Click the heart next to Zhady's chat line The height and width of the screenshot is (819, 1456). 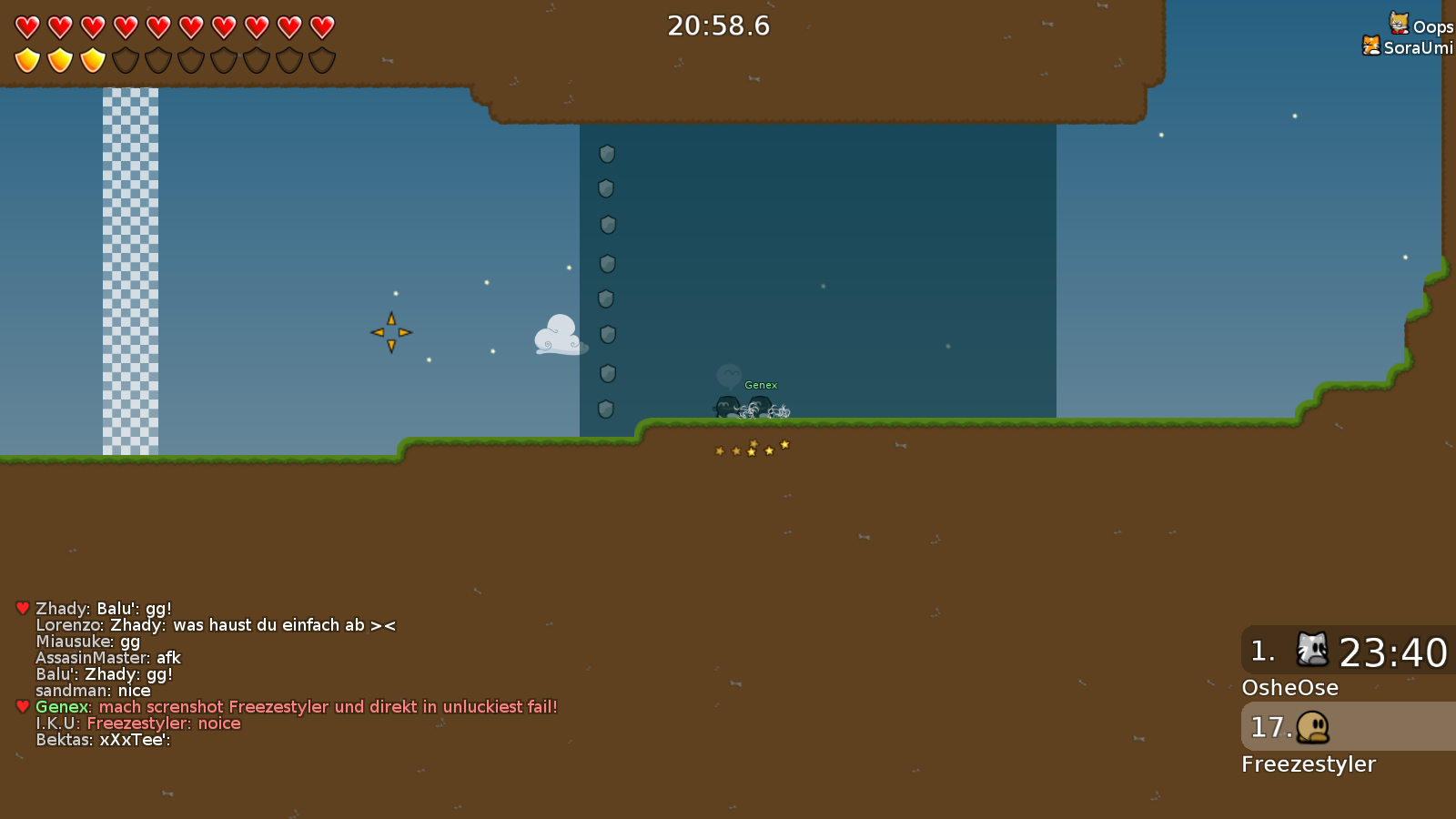[20, 606]
